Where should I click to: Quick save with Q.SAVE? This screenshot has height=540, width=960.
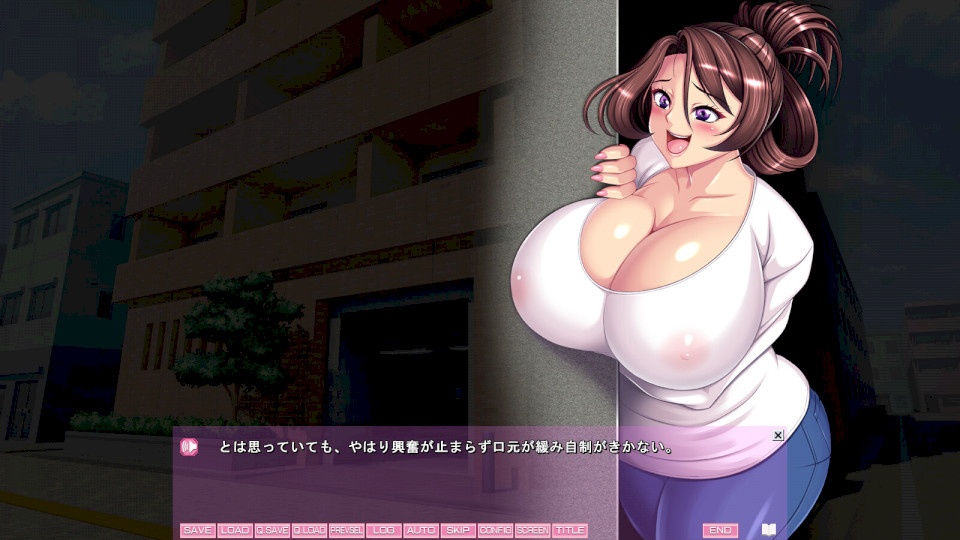[272, 530]
